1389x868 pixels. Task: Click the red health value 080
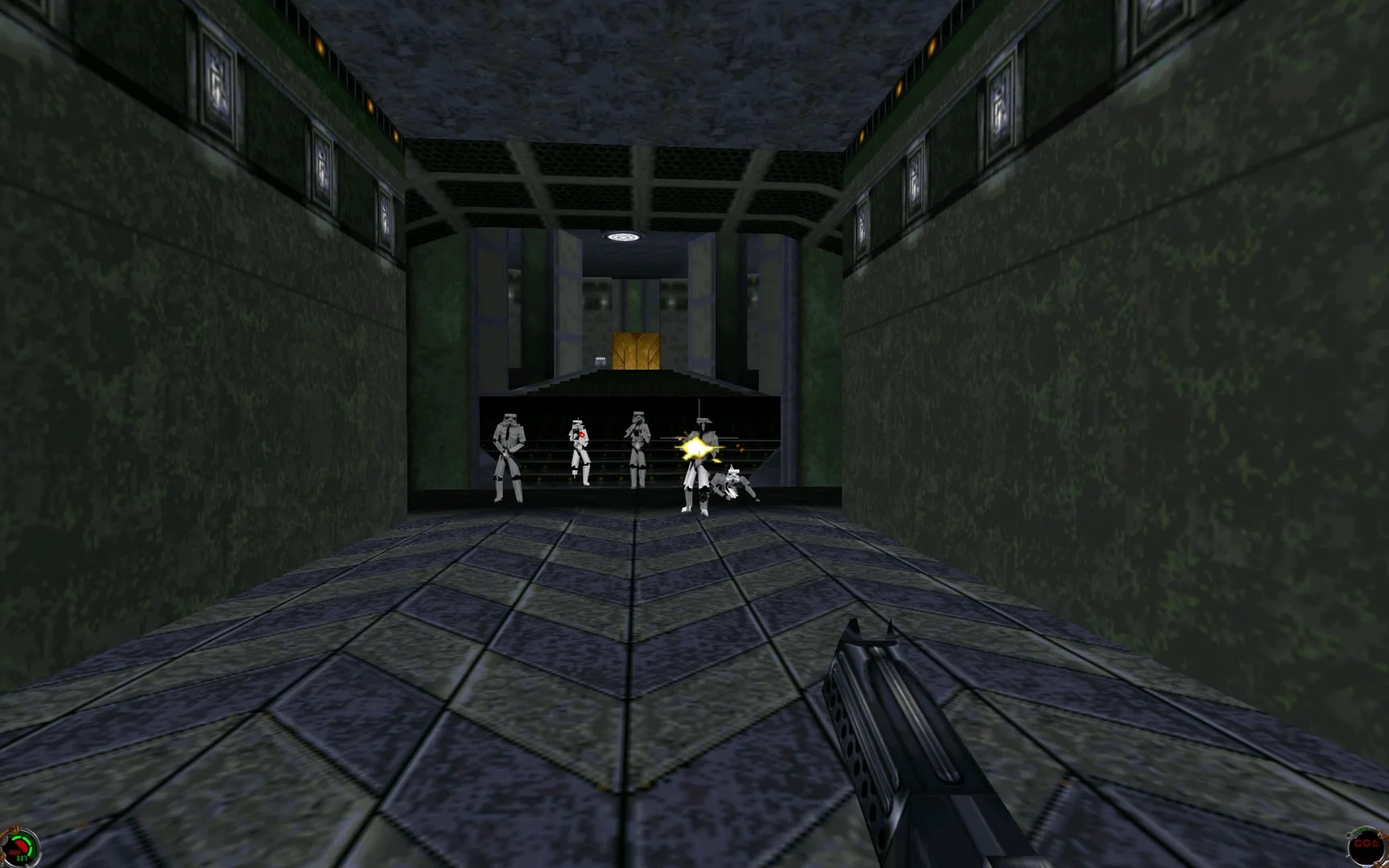click(x=14, y=850)
